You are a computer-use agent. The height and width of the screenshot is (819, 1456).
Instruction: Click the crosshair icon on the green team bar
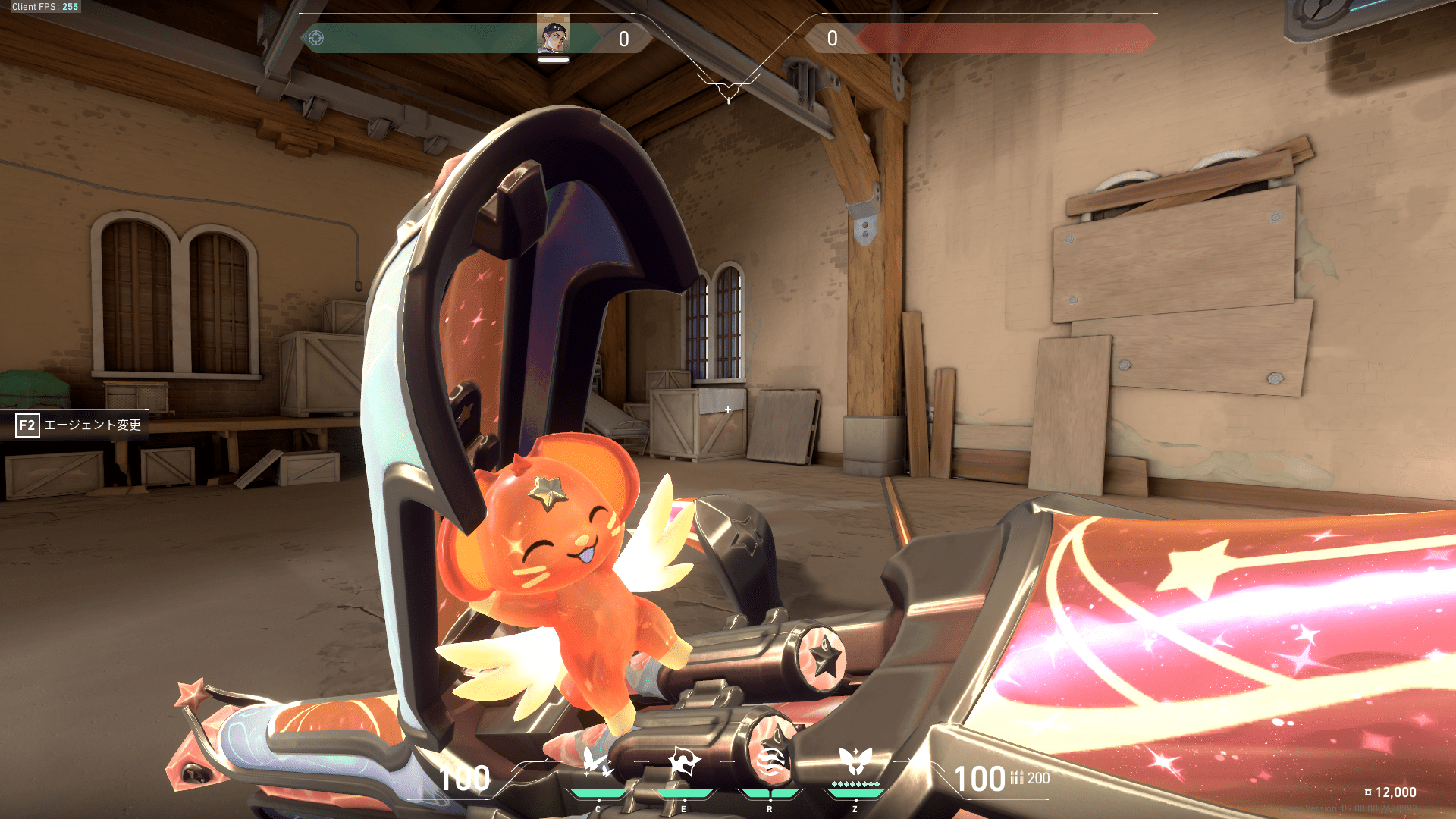pyautogui.click(x=316, y=38)
